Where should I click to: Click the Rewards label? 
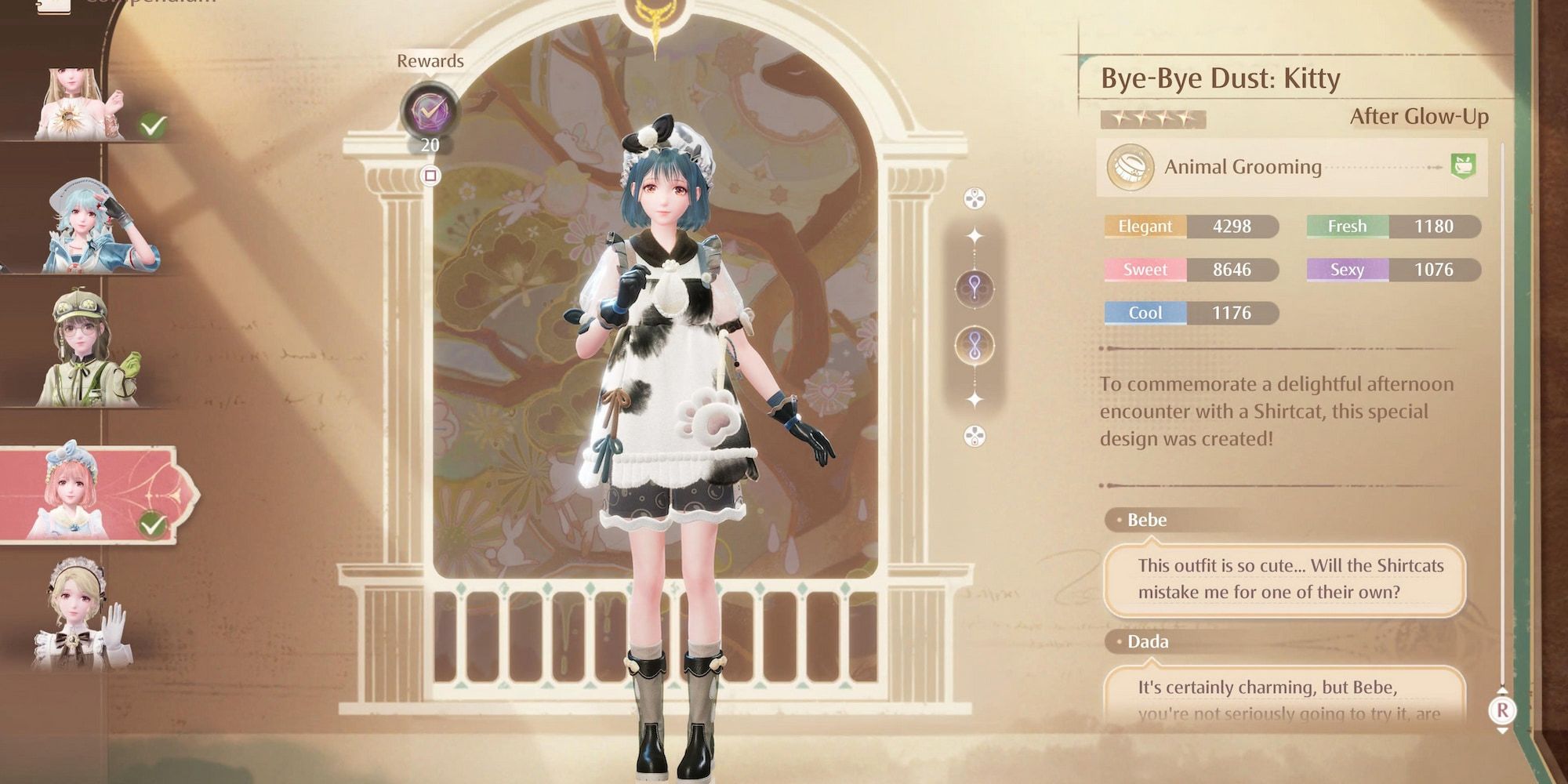coord(432,60)
